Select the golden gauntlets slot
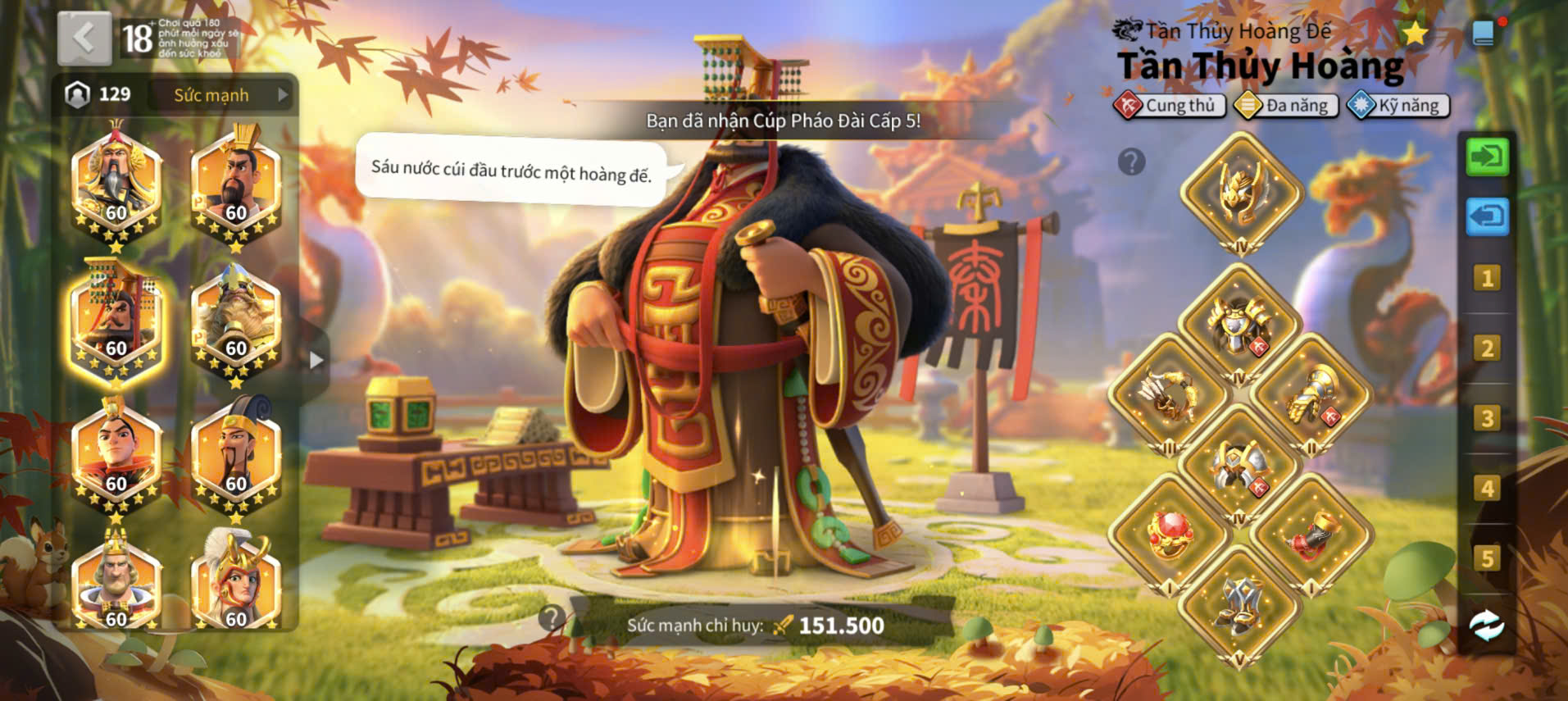This screenshot has height=701, width=1568. click(x=1311, y=394)
